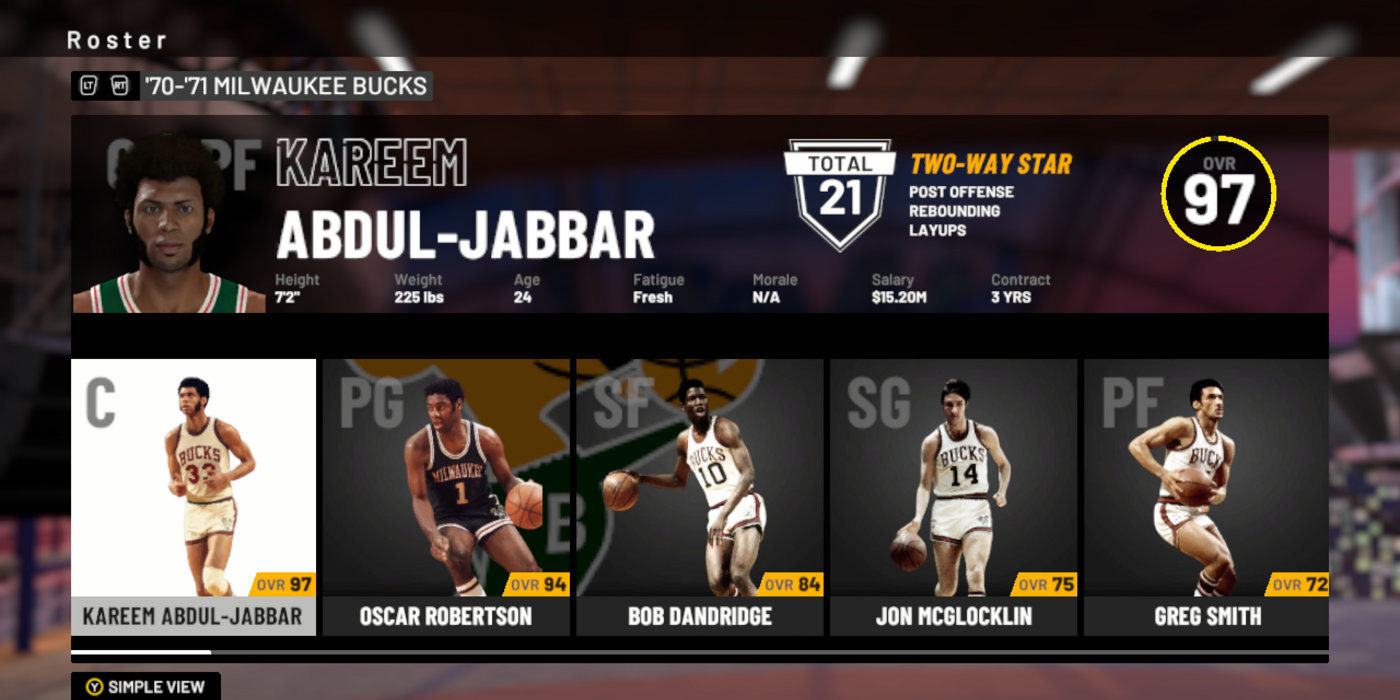Choose the Oscar Robertson player card
Viewport: 1400px width, 700px height.
446,497
